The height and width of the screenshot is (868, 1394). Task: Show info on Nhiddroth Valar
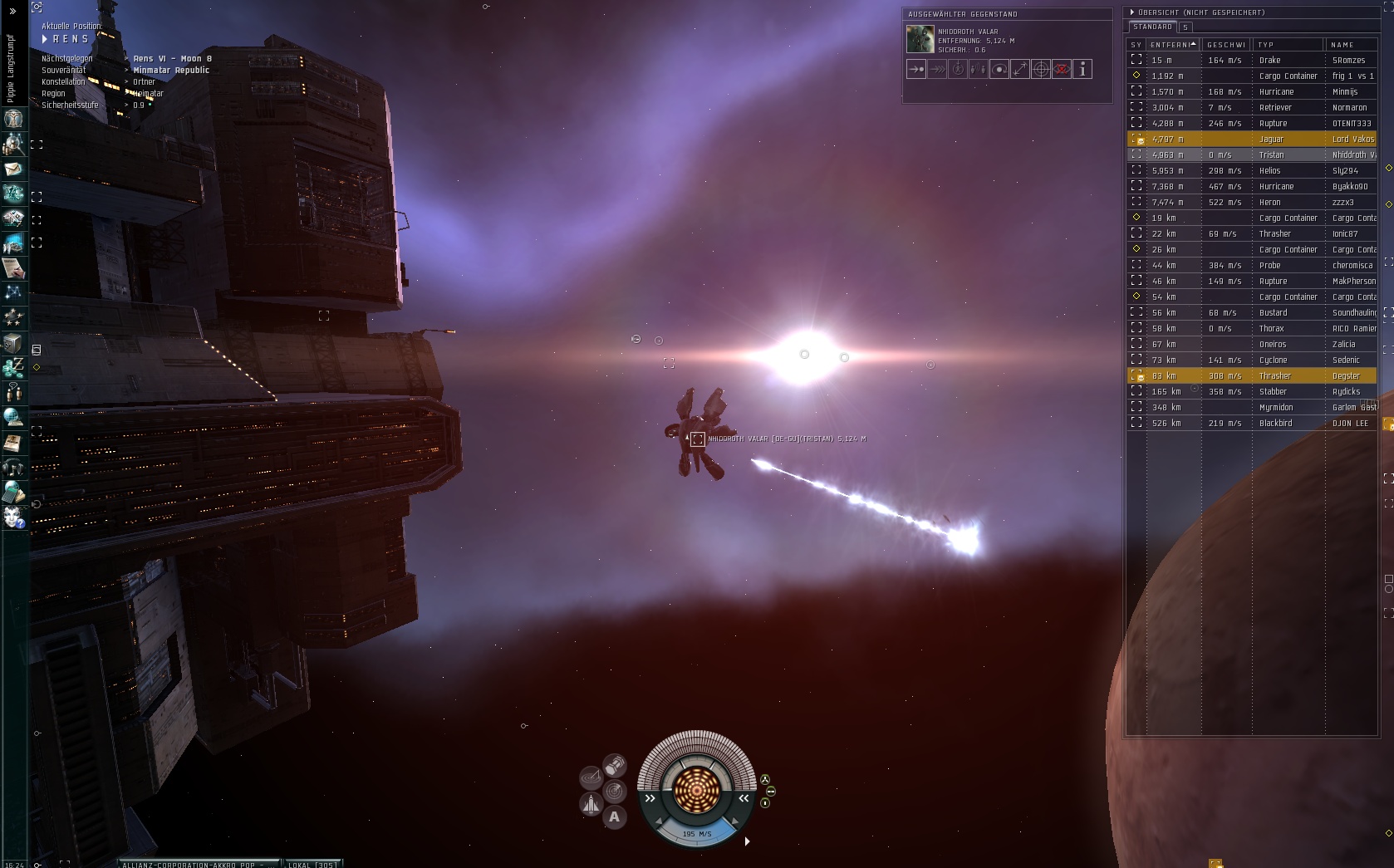point(1082,70)
